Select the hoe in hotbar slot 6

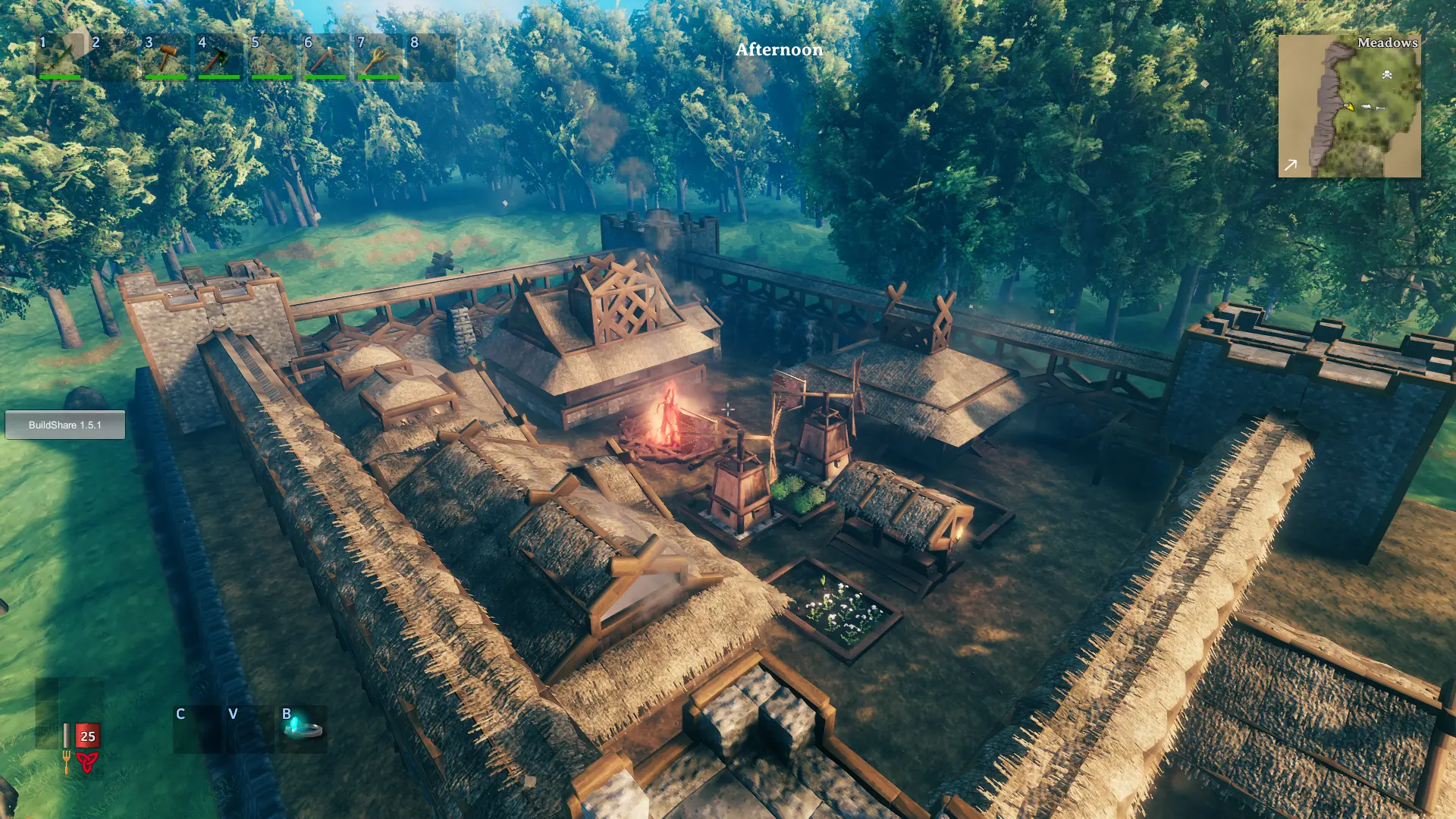(325, 58)
